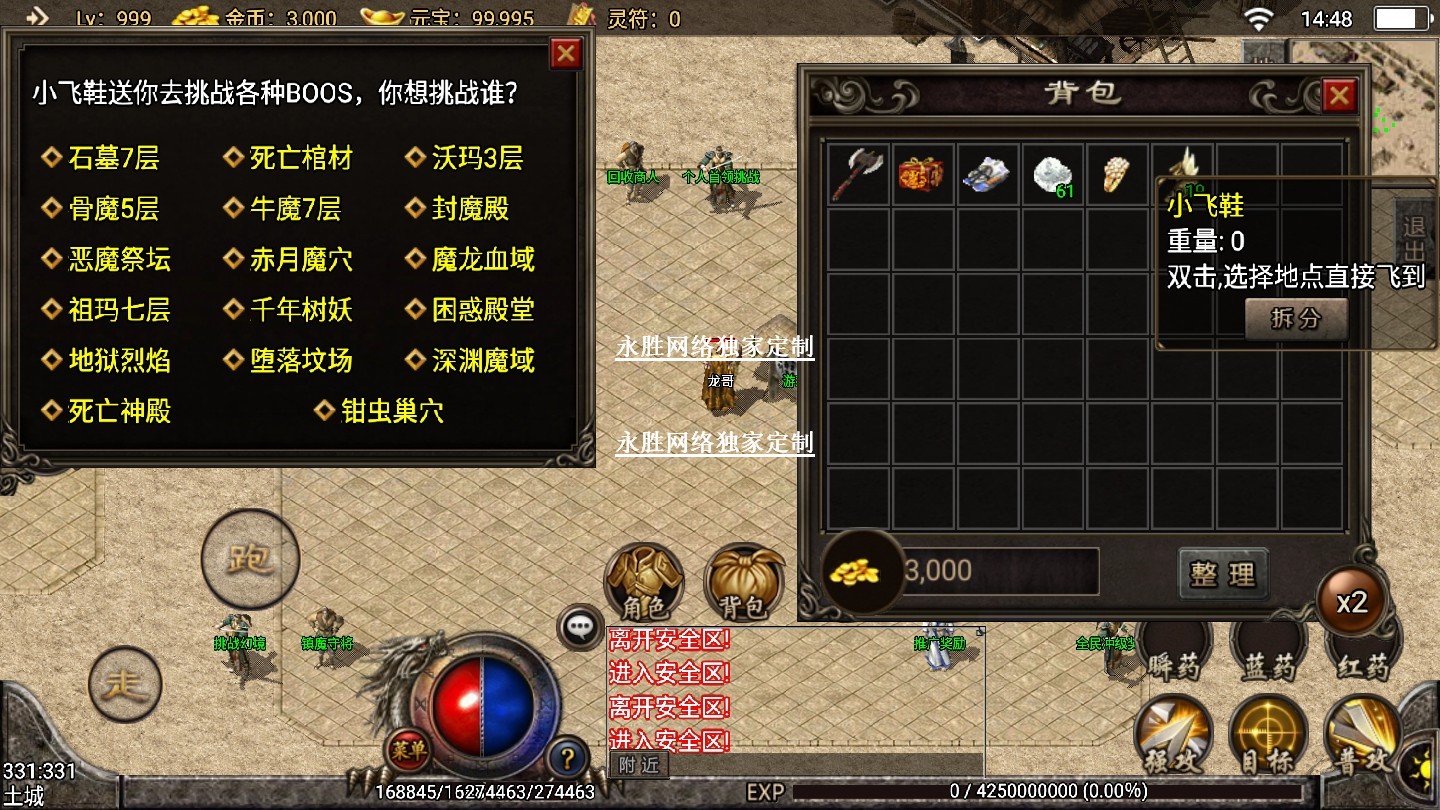The image size is (1440, 810).
Task: Choose 石墓7层 as teleport destination
Action: click(x=113, y=158)
